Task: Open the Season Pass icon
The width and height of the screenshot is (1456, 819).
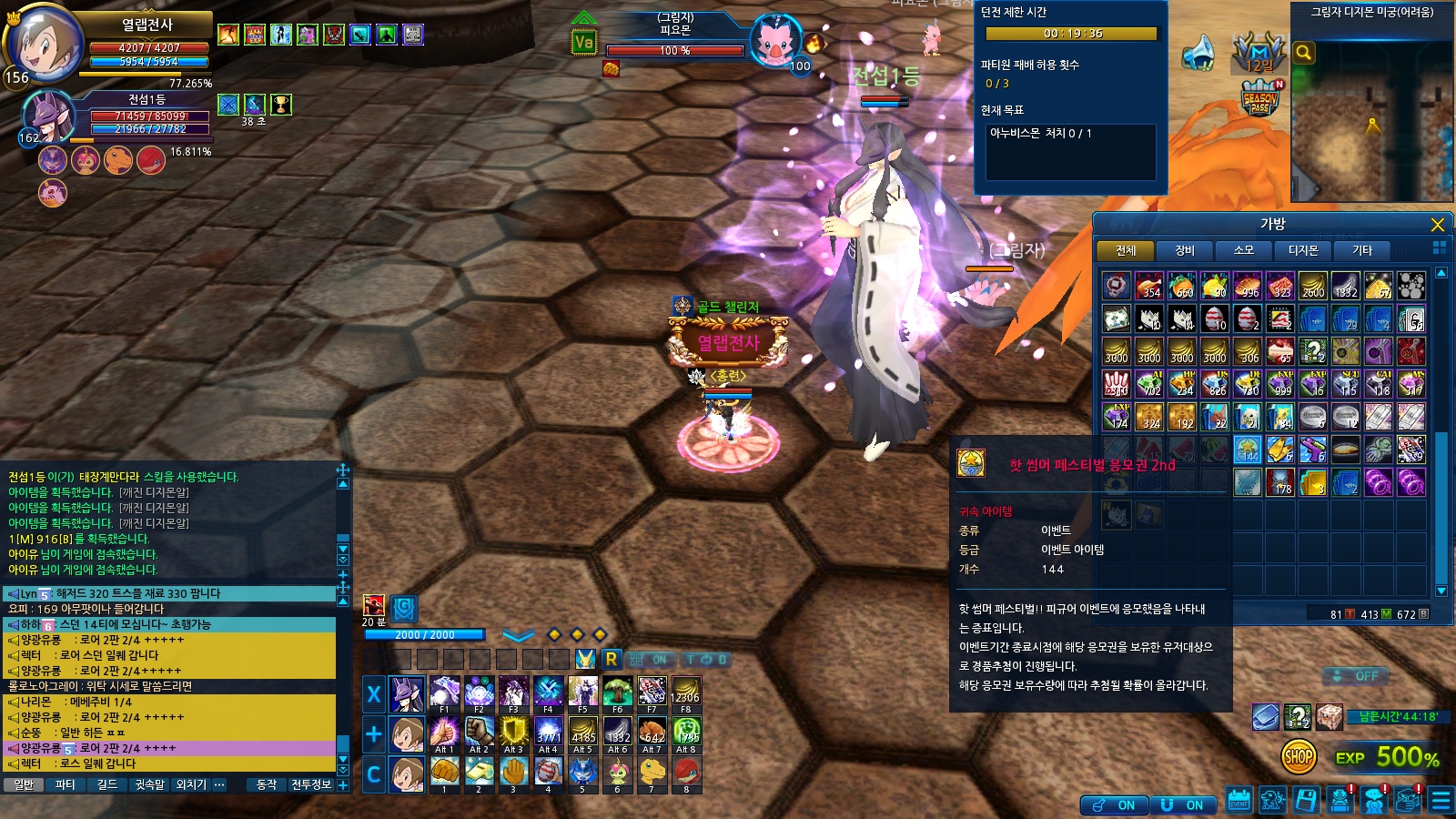Action: [1260, 98]
